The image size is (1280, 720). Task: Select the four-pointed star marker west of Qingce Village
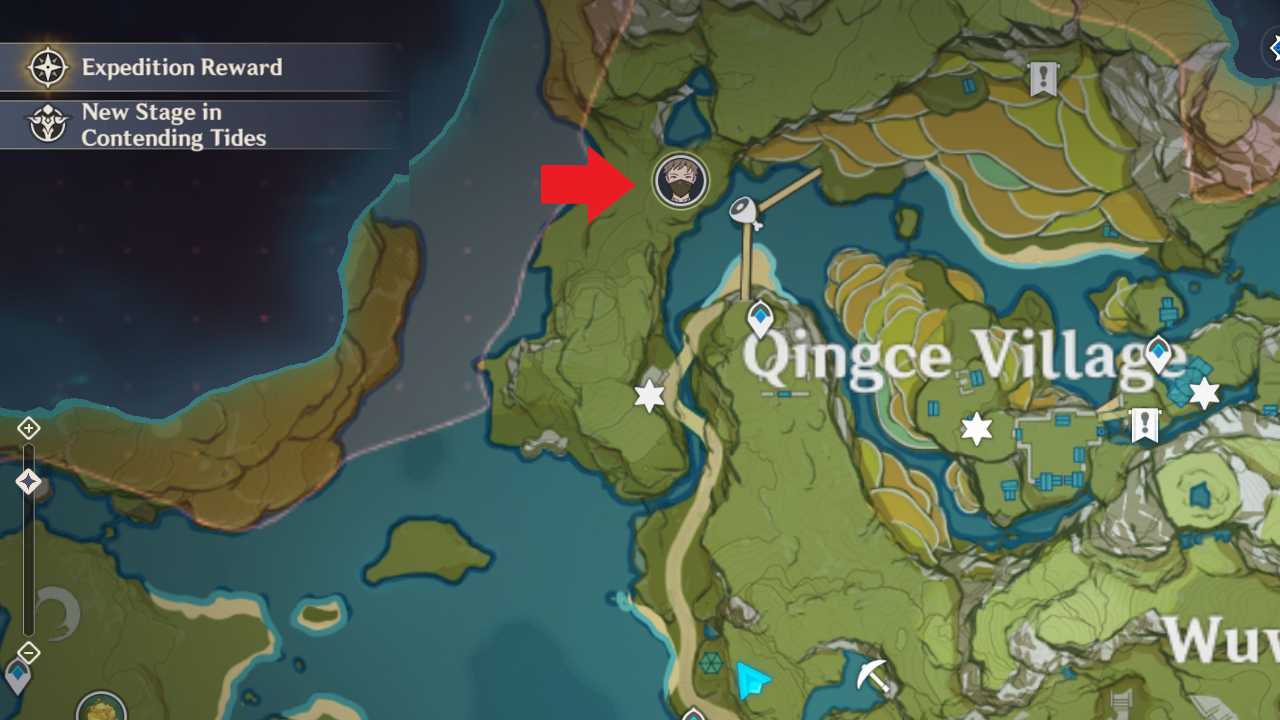pyautogui.click(x=649, y=396)
